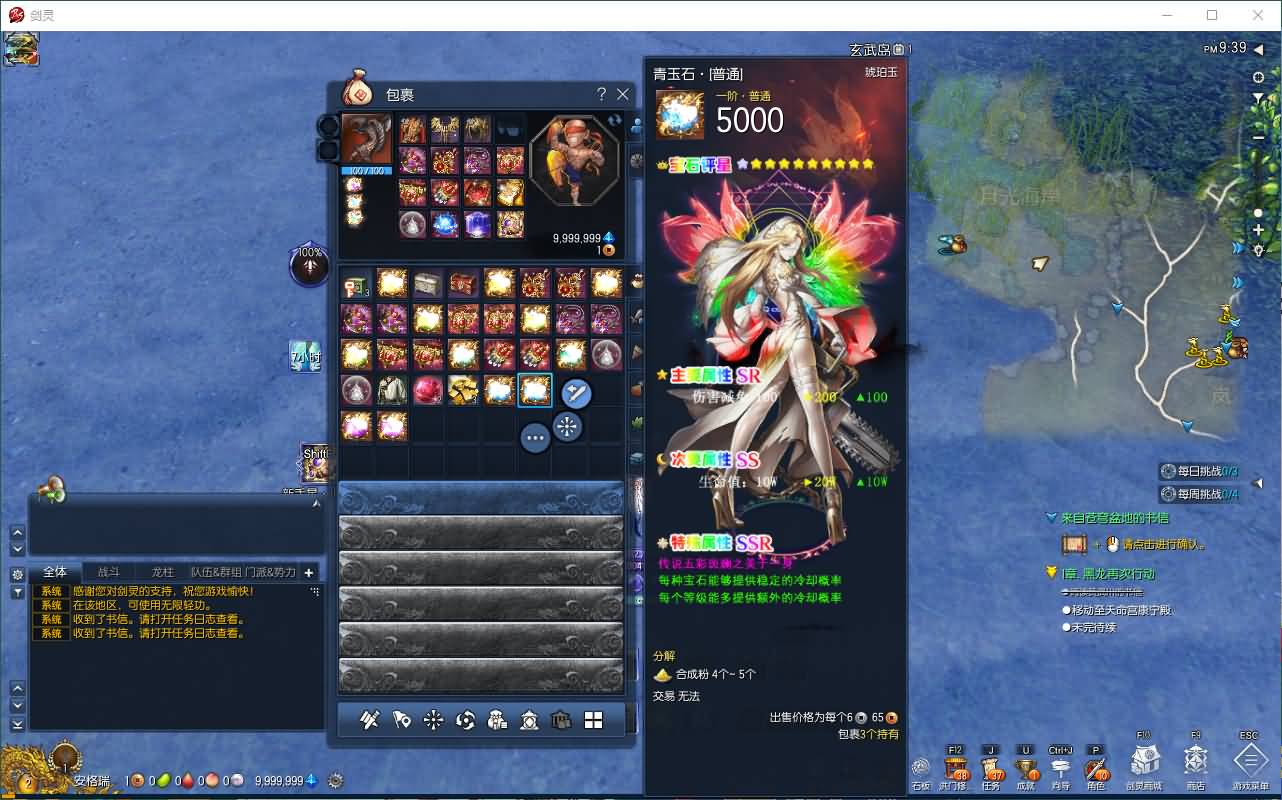The height and width of the screenshot is (800, 1282).
Task: Expand the radial menu with three dots
Action: (536, 438)
